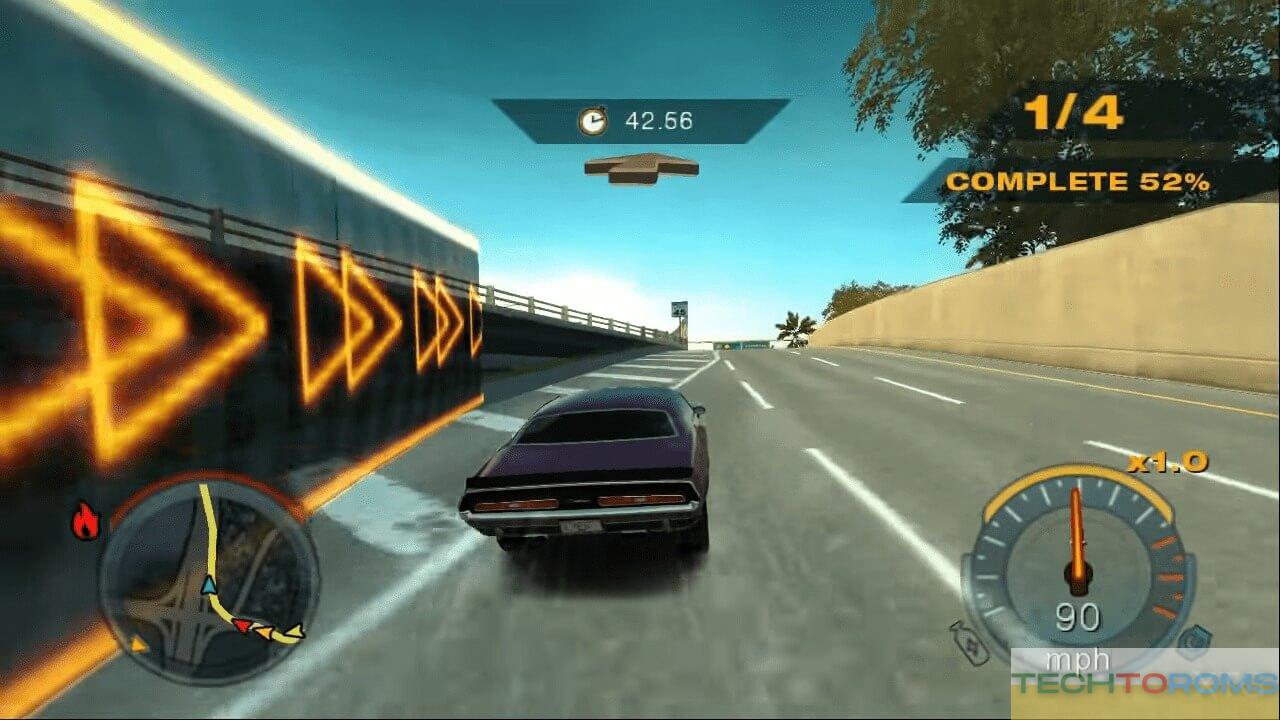This screenshot has height=720, width=1280.
Task: Select the red flame heat icon
Action: (x=86, y=522)
